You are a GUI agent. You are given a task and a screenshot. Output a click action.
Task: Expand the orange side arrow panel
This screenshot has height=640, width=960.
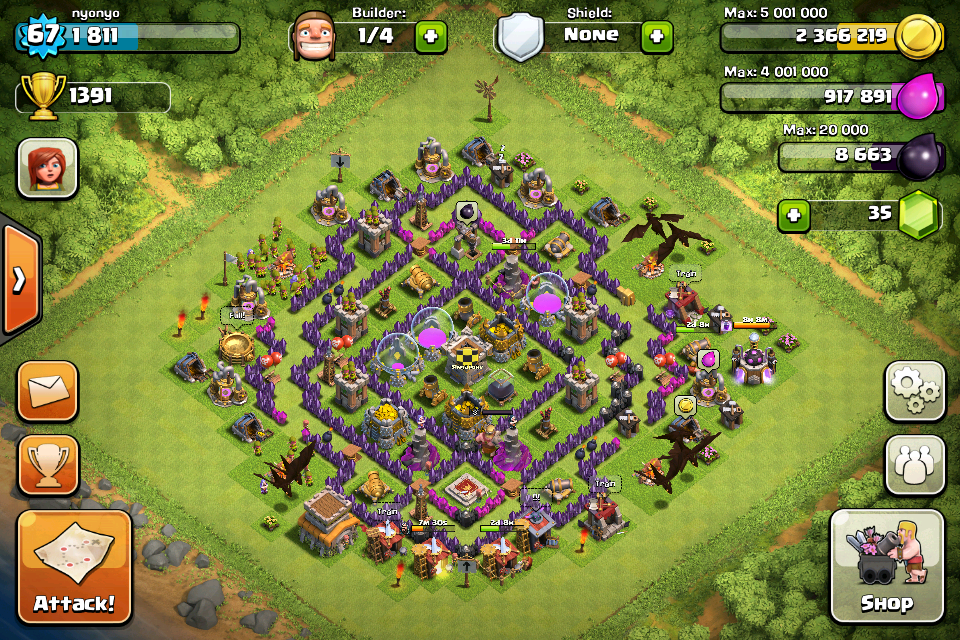[x=19, y=280]
